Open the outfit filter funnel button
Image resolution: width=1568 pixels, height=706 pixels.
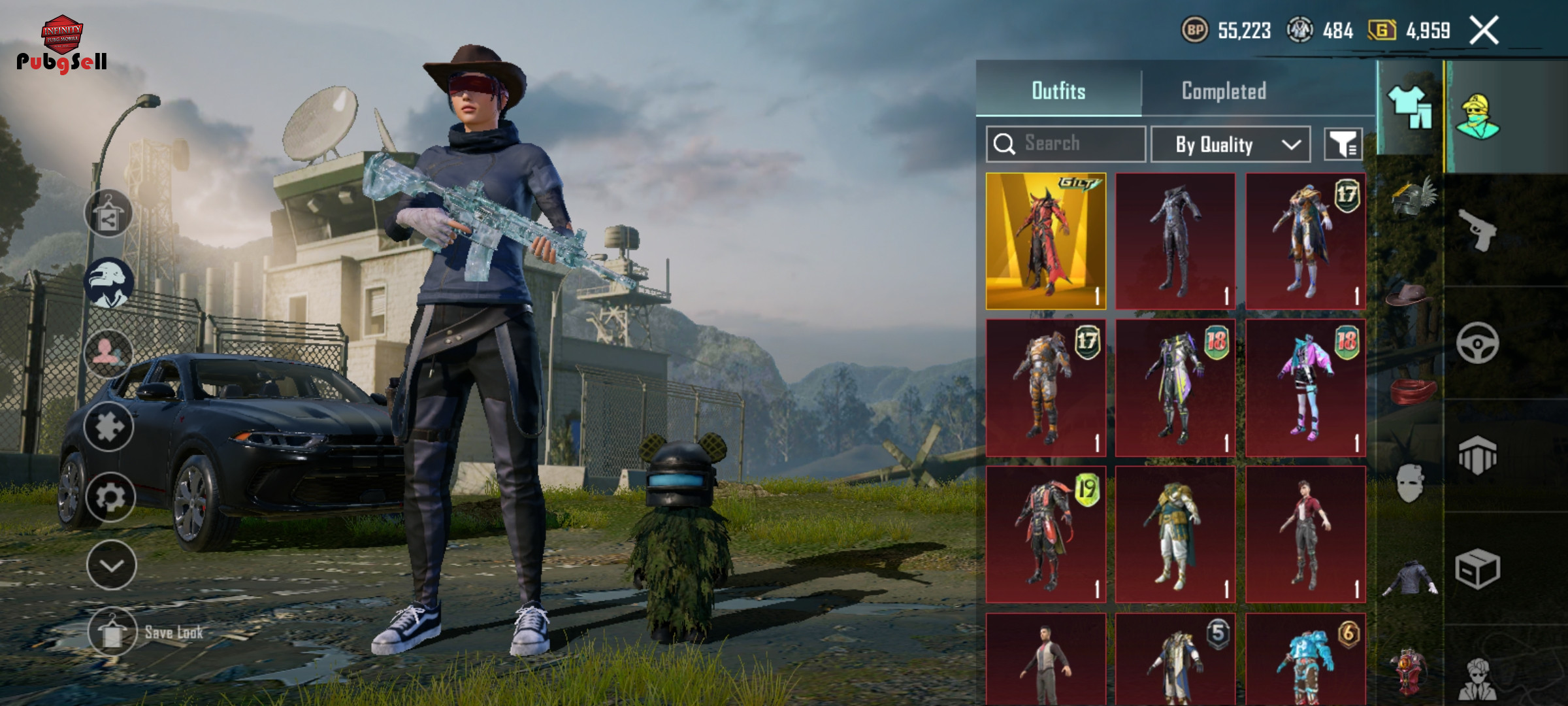click(1343, 144)
